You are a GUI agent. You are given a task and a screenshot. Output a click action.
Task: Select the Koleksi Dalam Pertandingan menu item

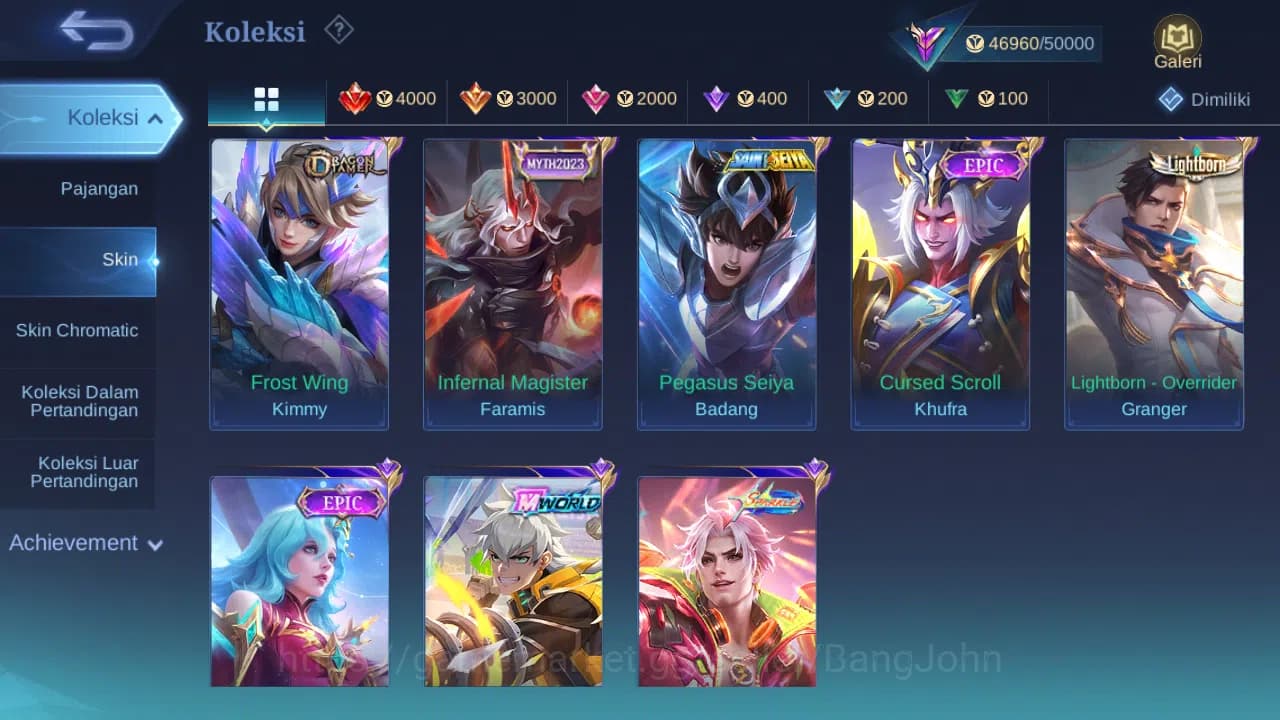(x=79, y=401)
